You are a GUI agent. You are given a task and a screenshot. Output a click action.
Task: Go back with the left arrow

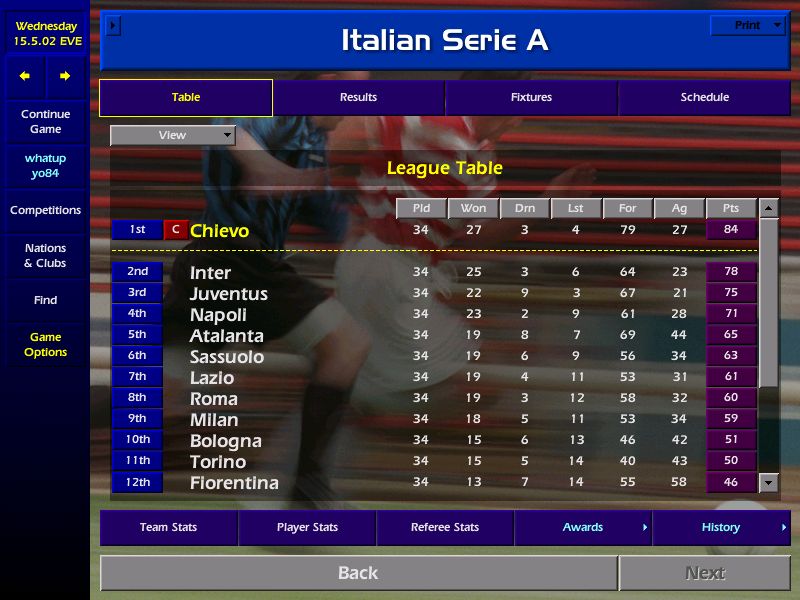click(x=25, y=76)
